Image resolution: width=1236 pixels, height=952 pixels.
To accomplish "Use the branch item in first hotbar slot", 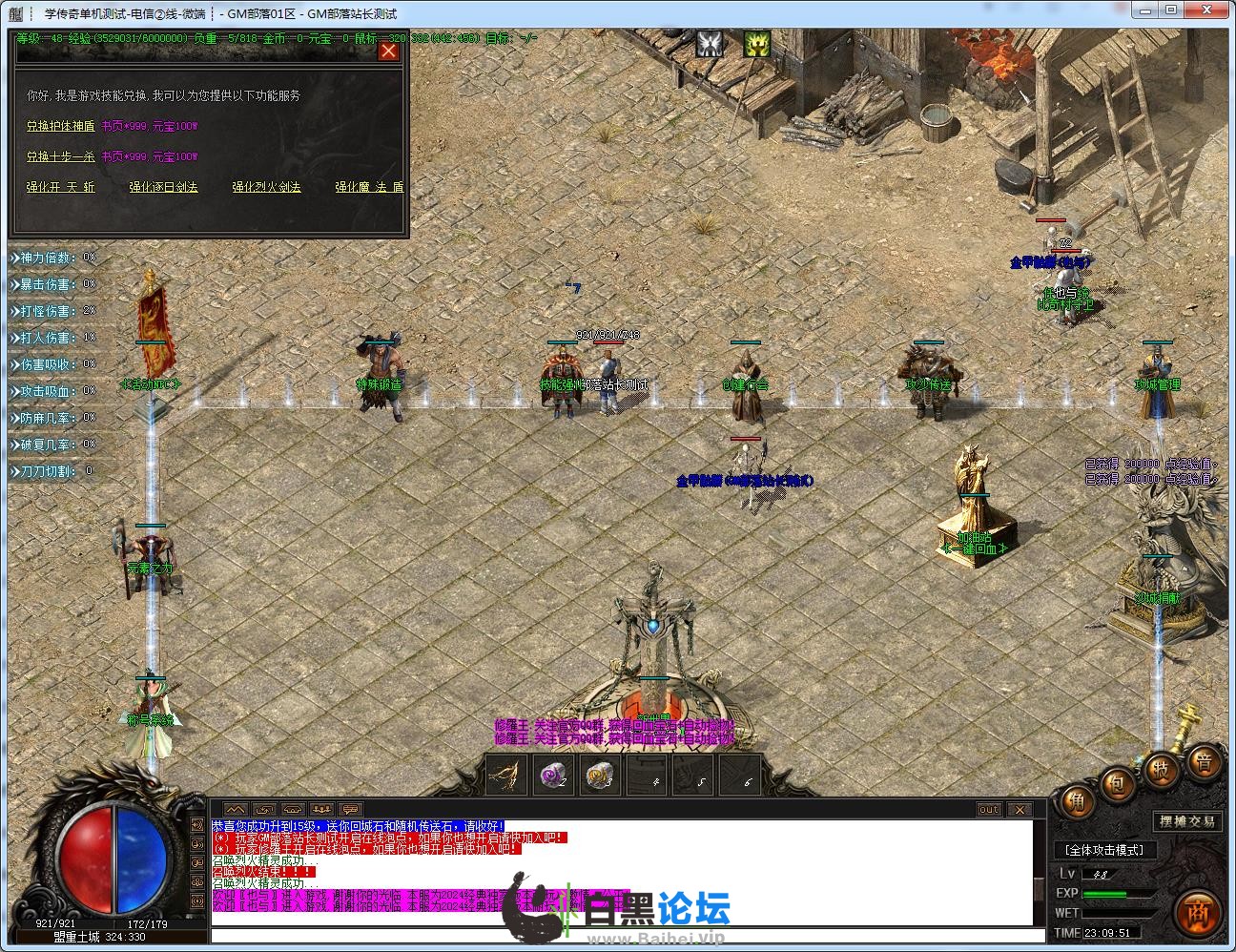I will [505, 776].
